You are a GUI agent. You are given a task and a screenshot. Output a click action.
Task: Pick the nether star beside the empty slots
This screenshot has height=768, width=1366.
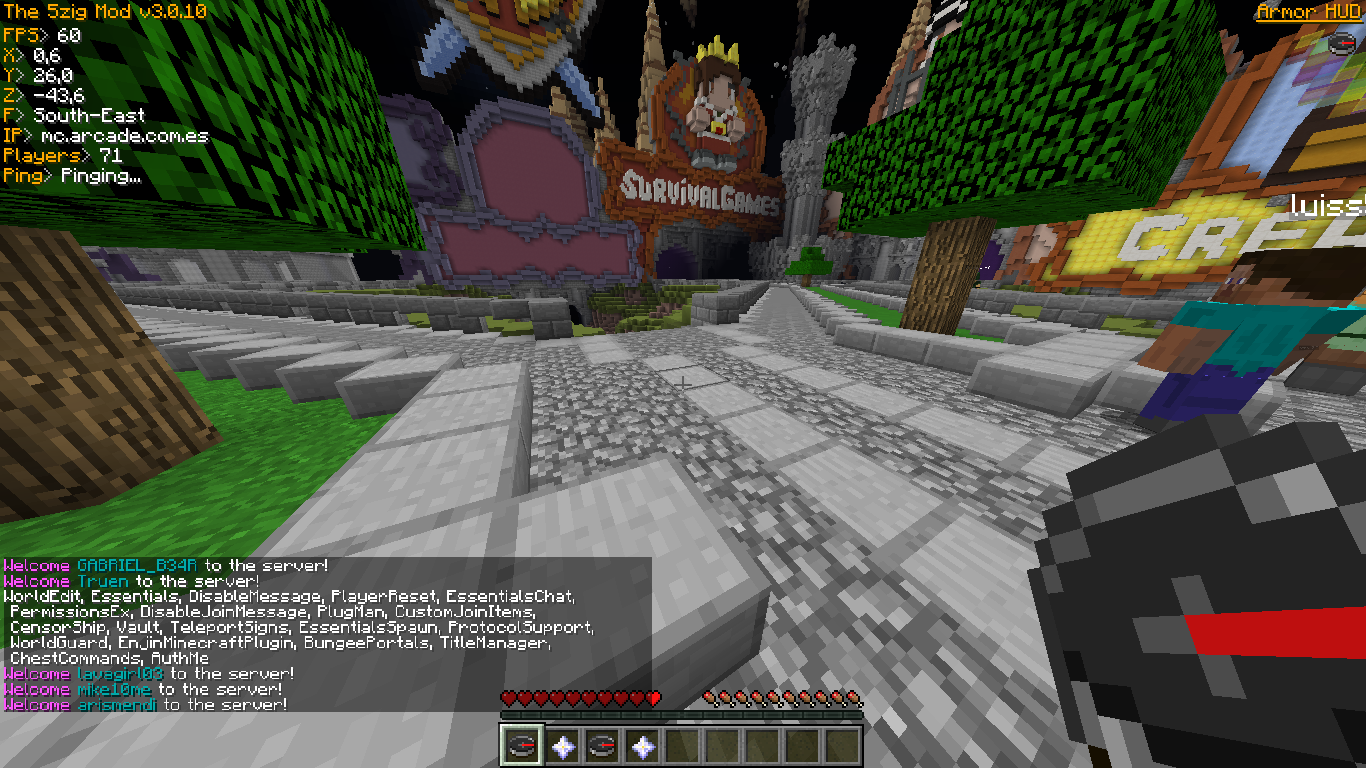click(x=641, y=746)
